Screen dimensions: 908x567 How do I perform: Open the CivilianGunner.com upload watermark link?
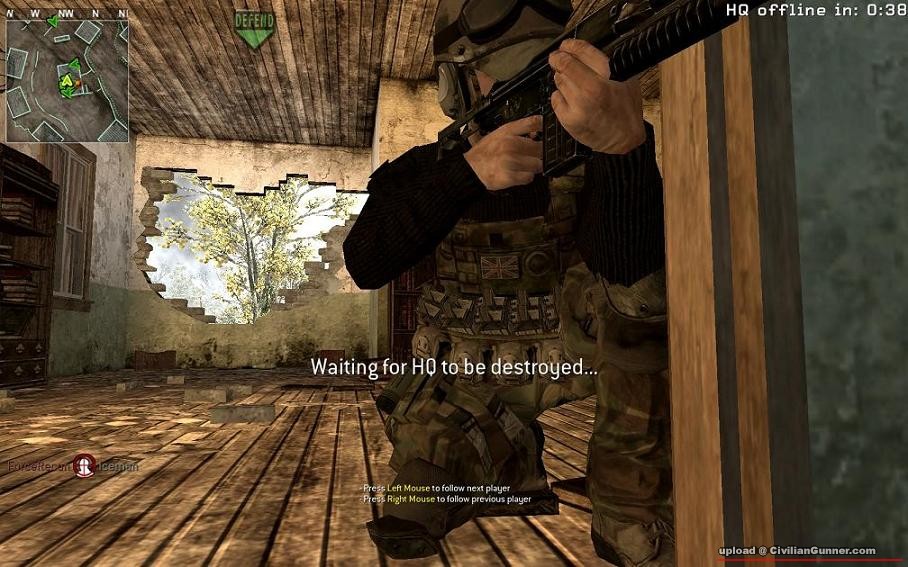[797, 551]
